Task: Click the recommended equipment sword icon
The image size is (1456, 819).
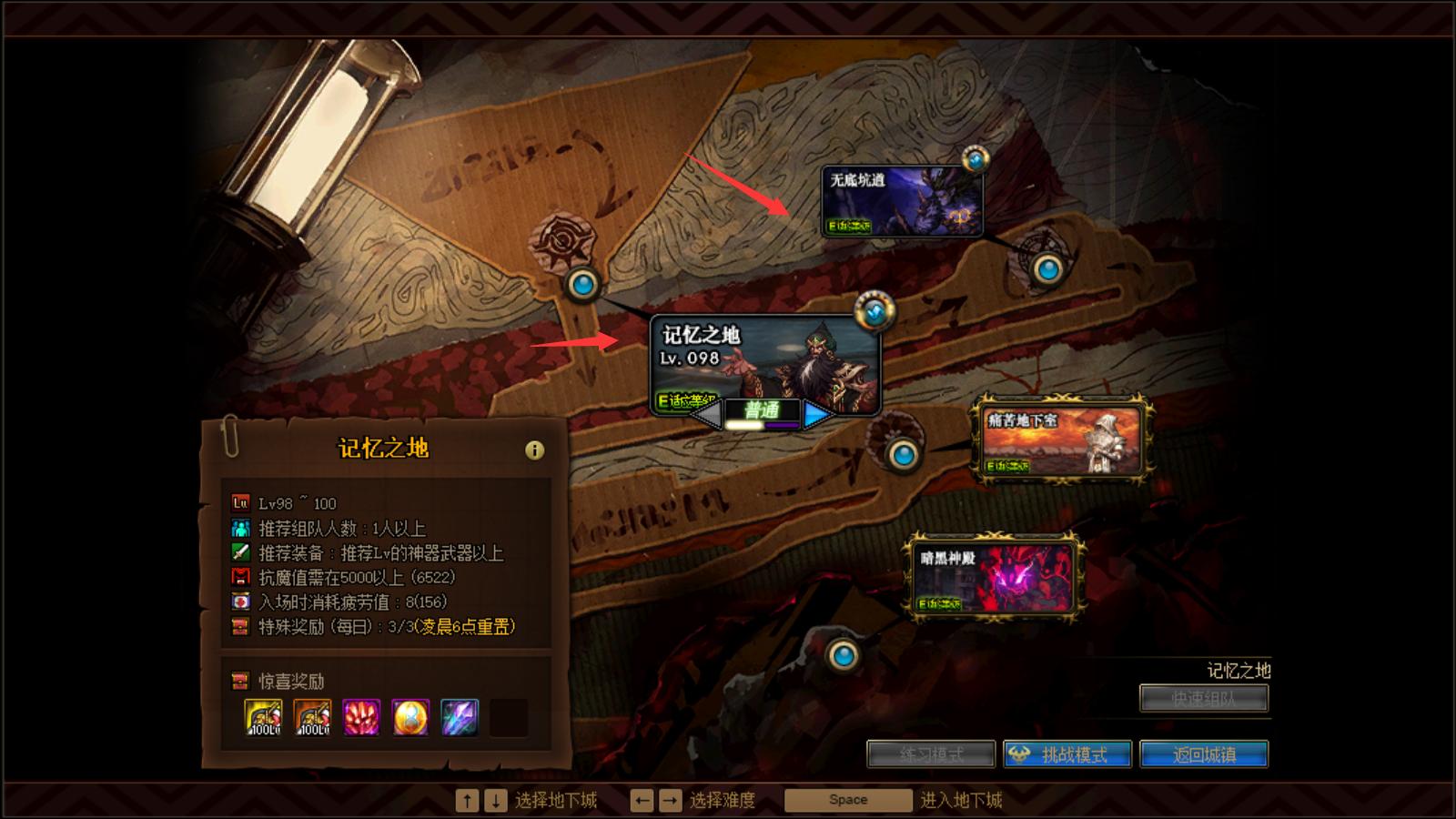Action: pyautogui.click(x=239, y=550)
